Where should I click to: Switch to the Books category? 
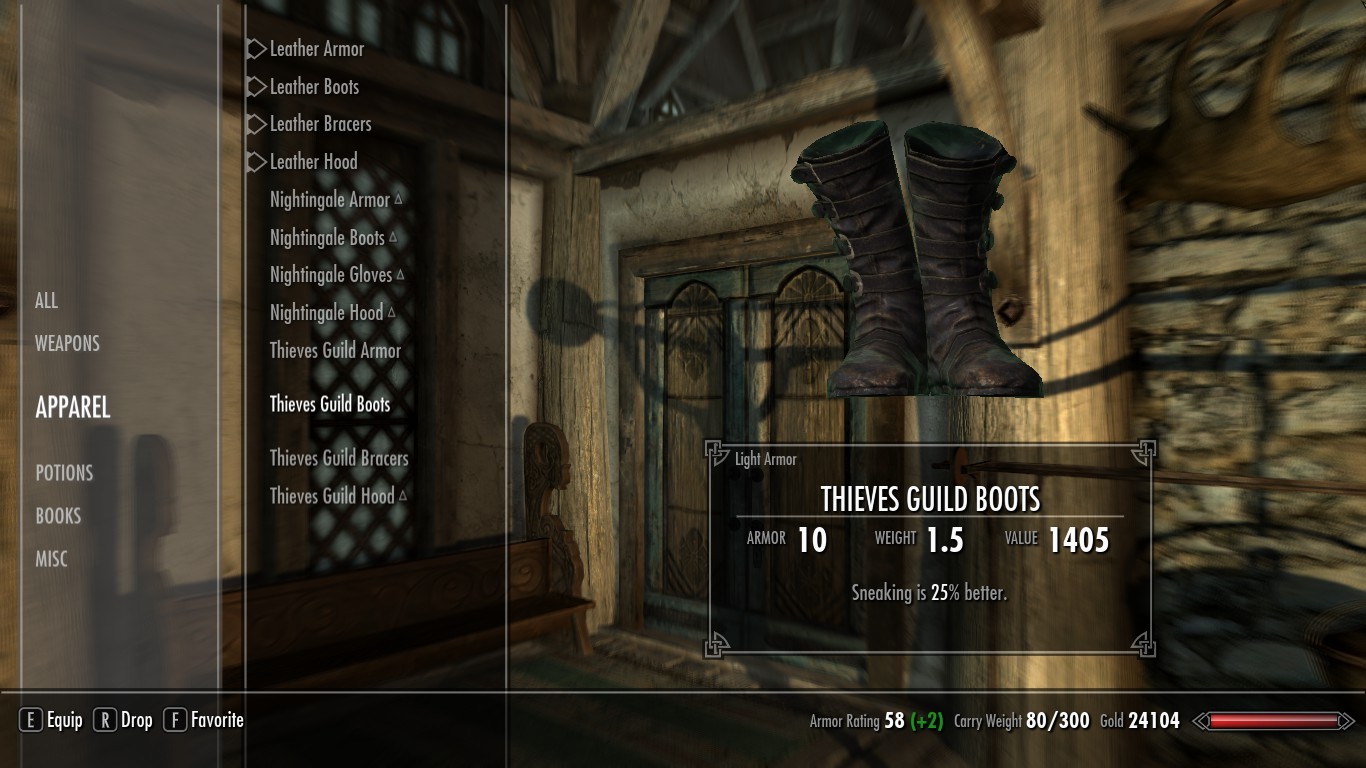[x=58, y=516]
